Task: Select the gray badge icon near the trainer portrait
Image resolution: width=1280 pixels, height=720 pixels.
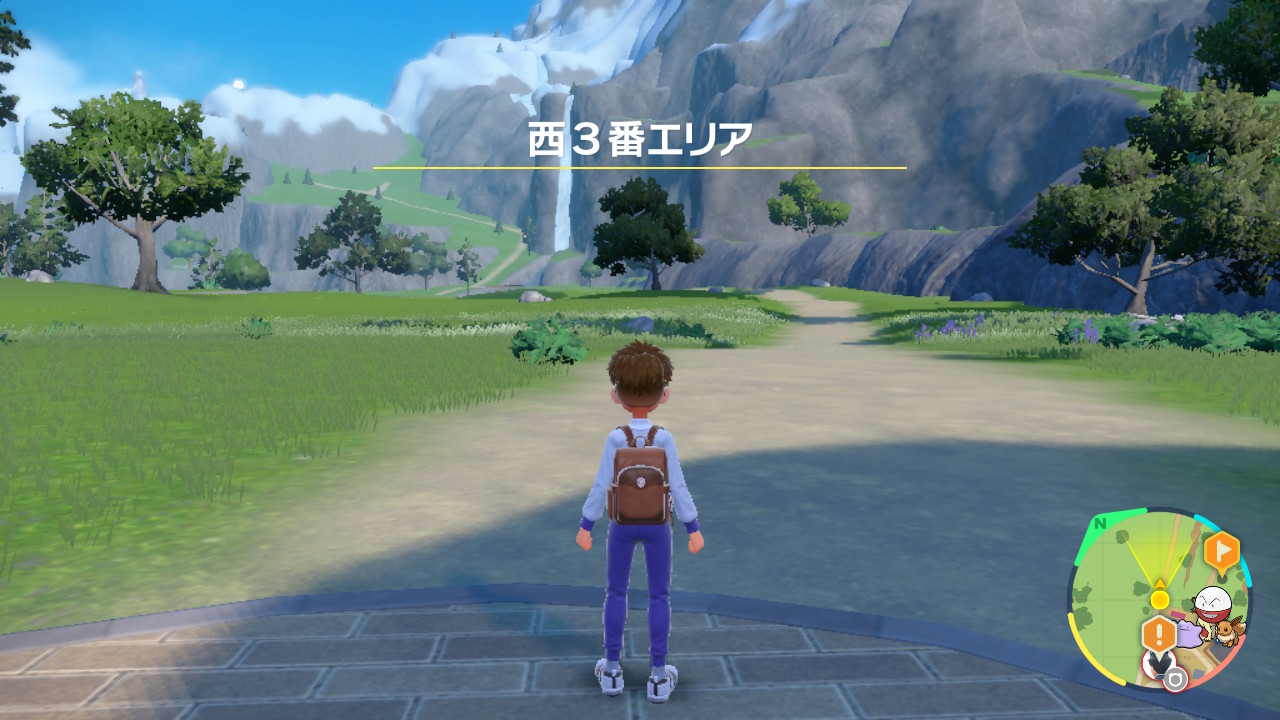Action: coord(1176,680)
